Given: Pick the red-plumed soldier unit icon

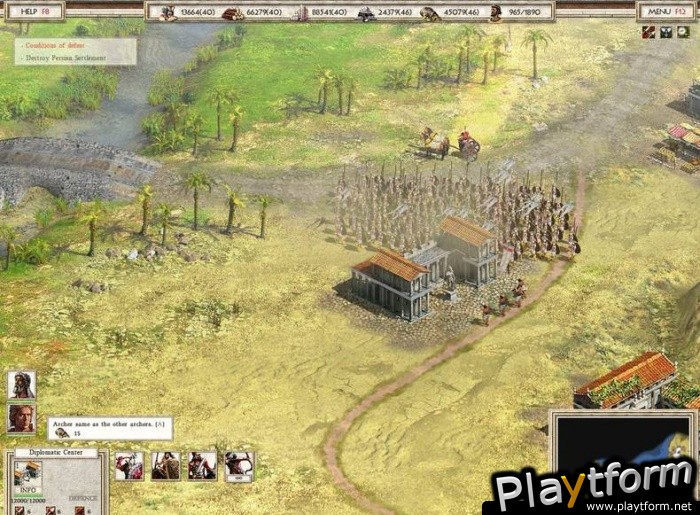Looking at the screenshot, I should [x=202, y=465].
